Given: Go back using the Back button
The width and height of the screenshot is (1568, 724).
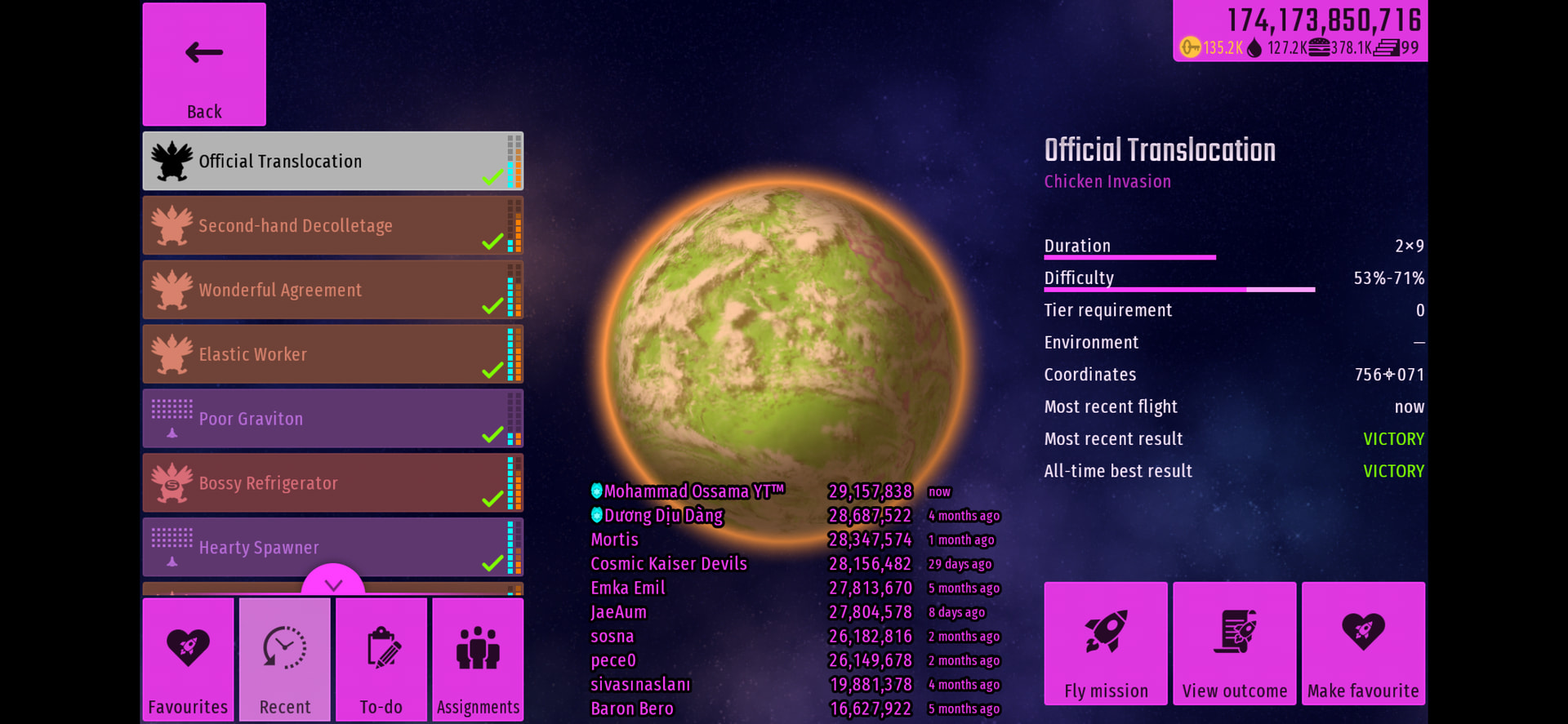Looking at the screenshot, I should (x=204, y=64).
